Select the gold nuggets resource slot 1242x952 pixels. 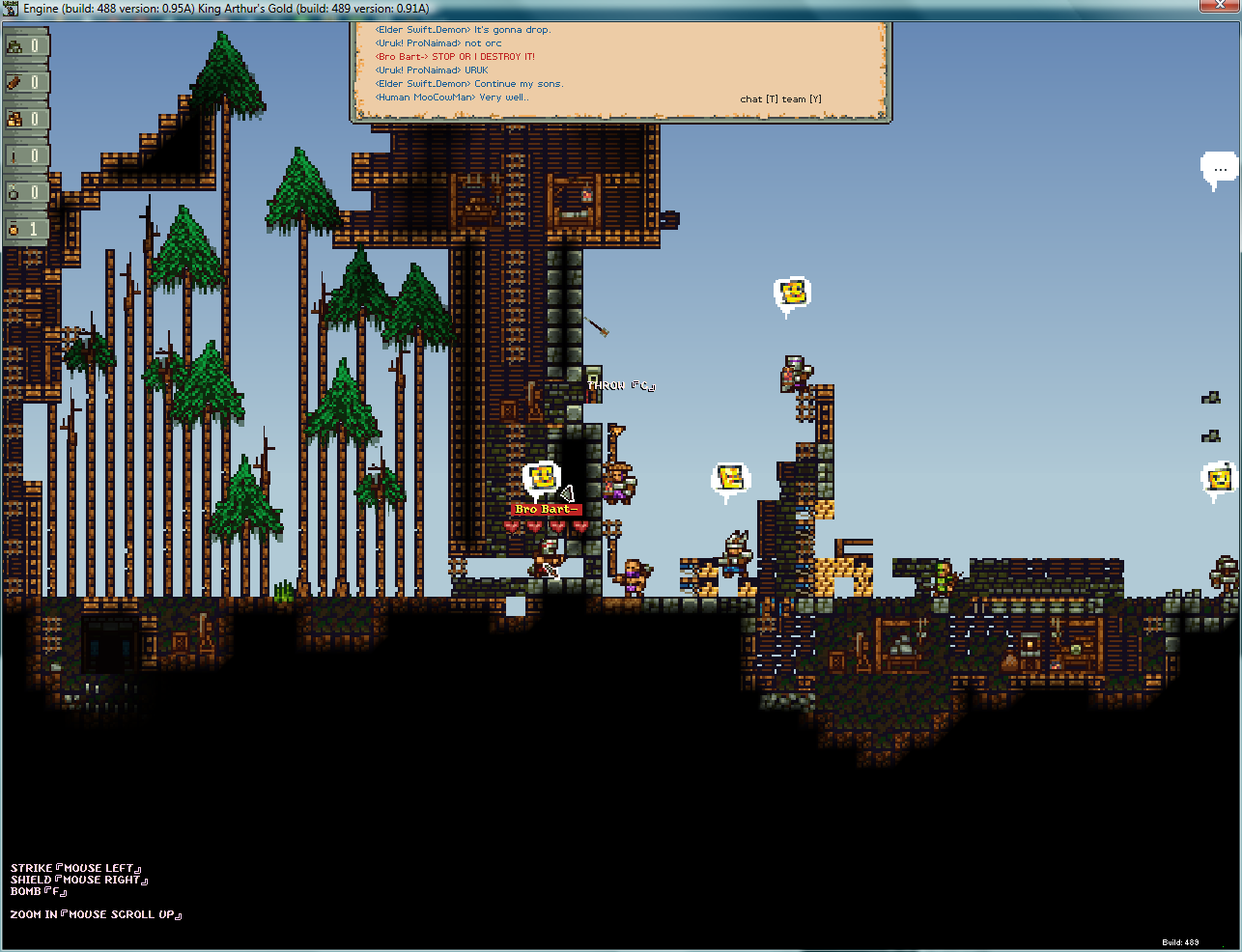point(25,119)
